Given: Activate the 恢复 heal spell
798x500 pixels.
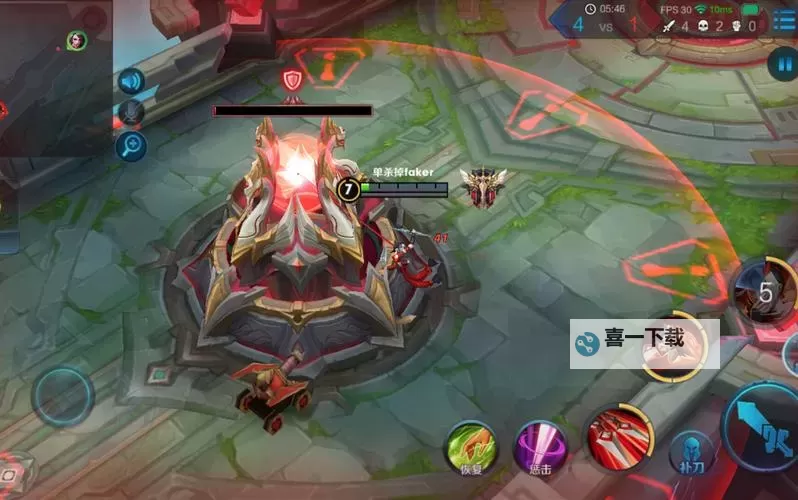Looking at the screenshot, I should 470,448.
